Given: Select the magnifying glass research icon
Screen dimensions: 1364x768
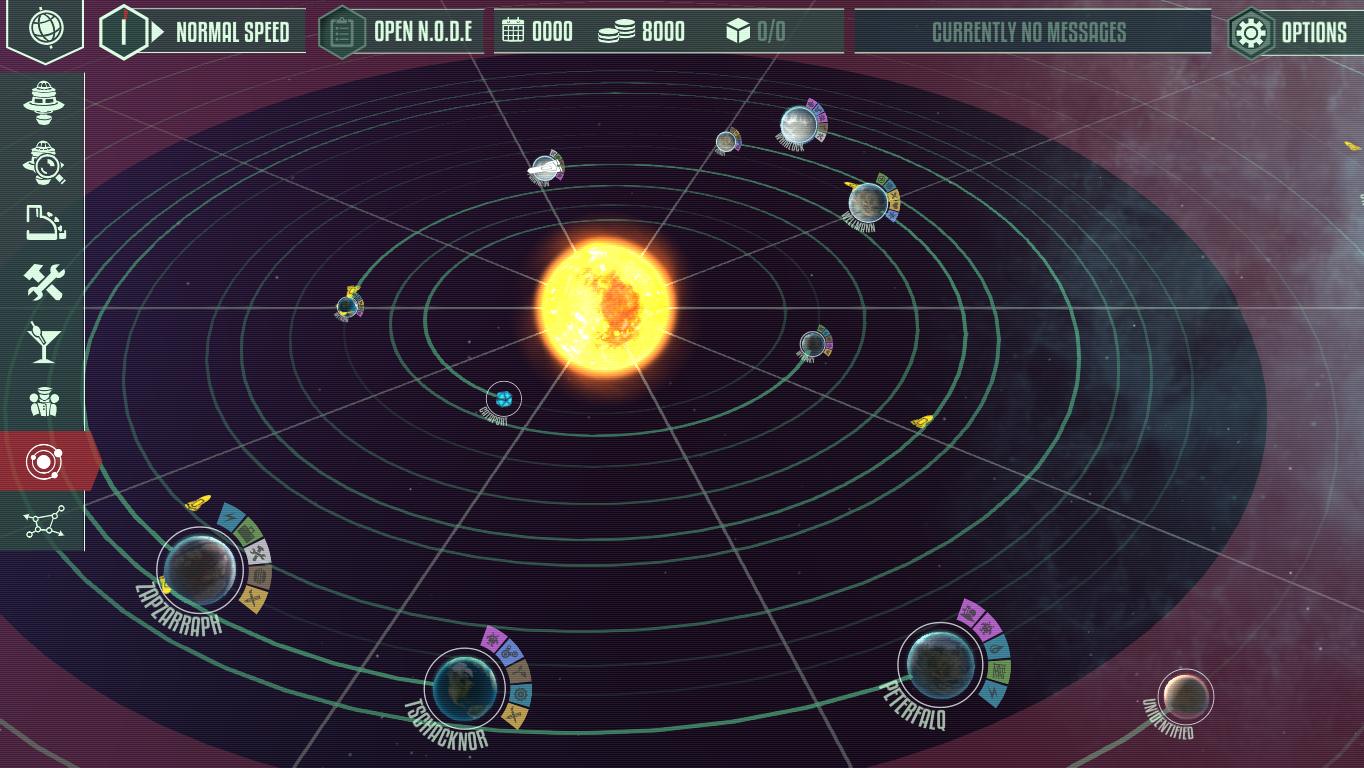Looking at the screenshot, I should [43, 162].
